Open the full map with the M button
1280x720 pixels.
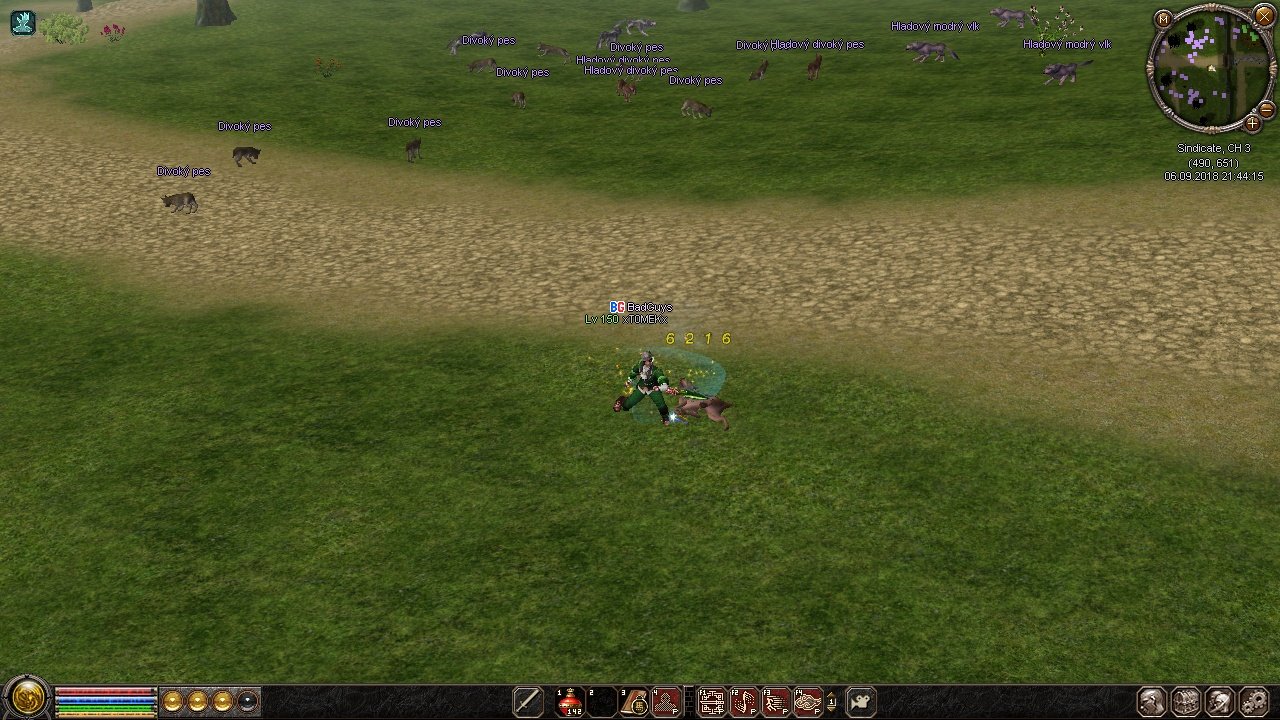tap(1163, 19)
